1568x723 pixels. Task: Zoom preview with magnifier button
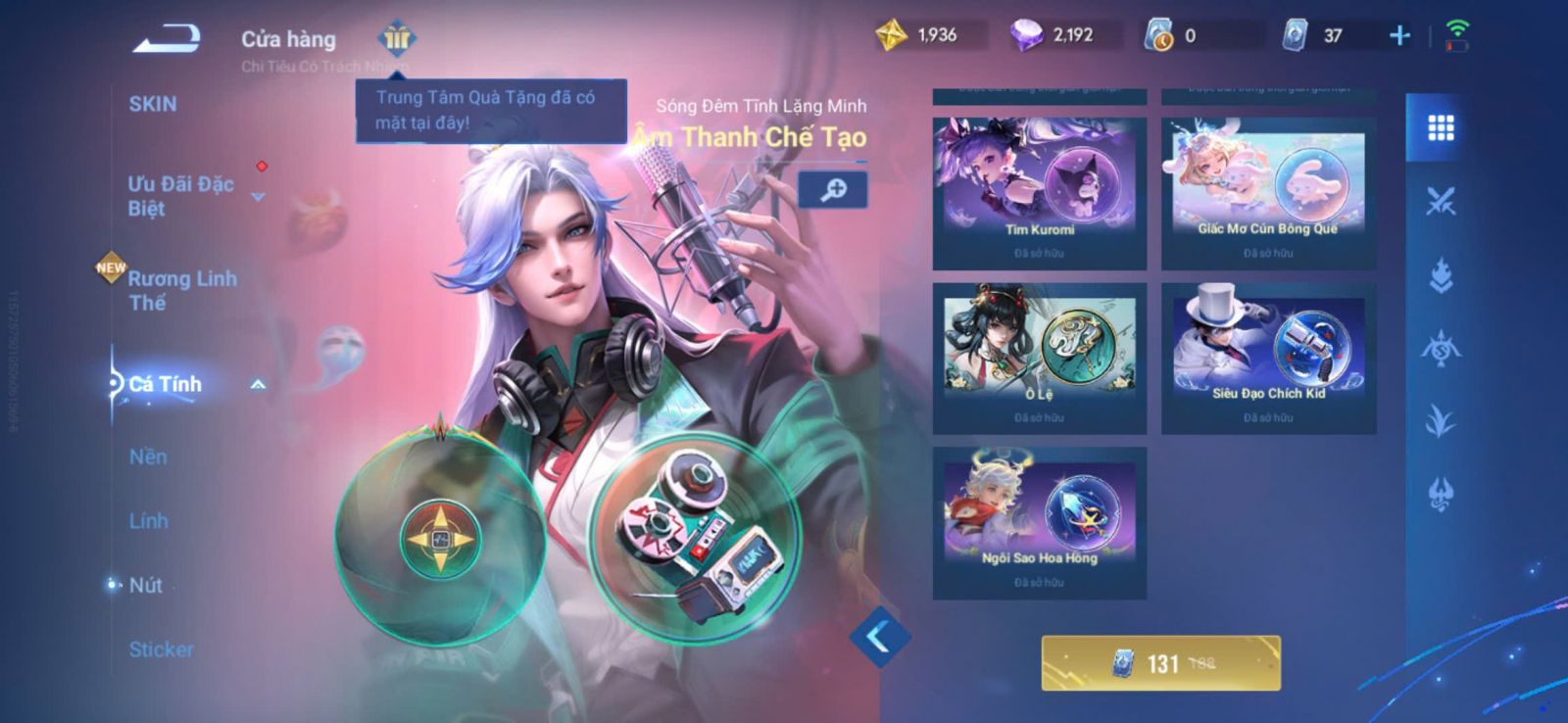coord(832,189)
